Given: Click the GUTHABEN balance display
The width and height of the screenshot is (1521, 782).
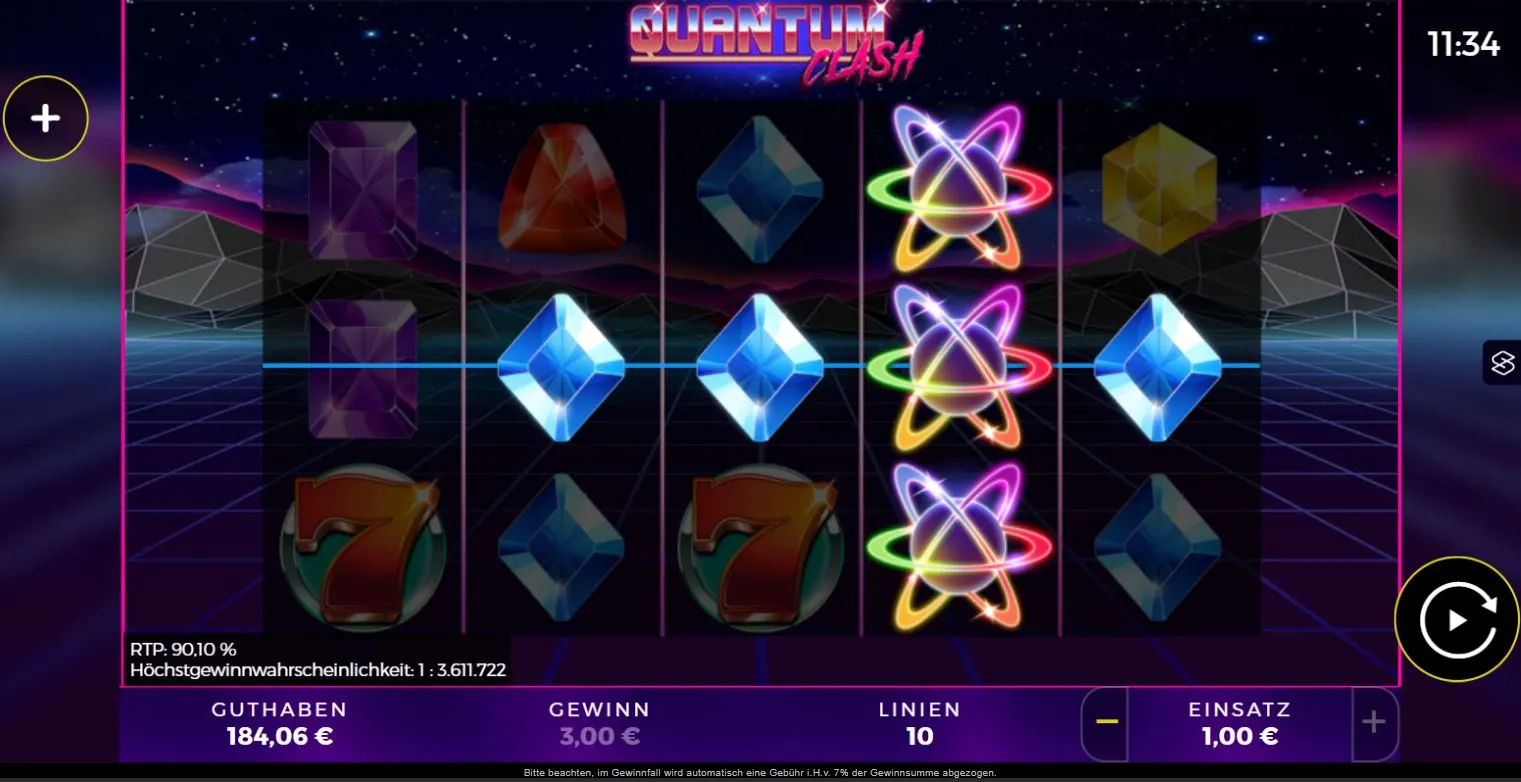Looking at the screenshot, I should coord(278,723).
